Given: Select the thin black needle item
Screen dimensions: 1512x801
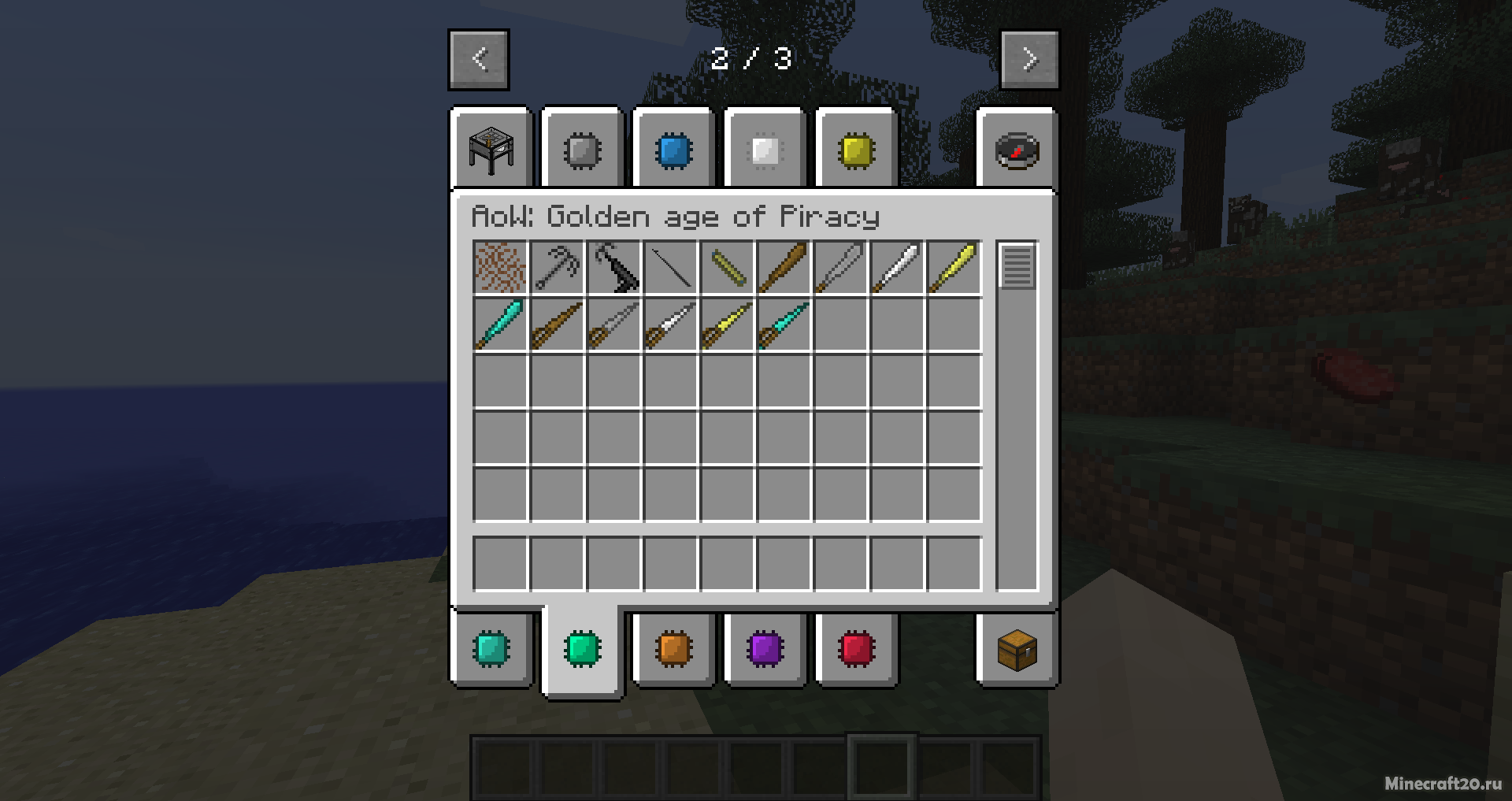Looking at the screenshot, I should click(670, 268).
